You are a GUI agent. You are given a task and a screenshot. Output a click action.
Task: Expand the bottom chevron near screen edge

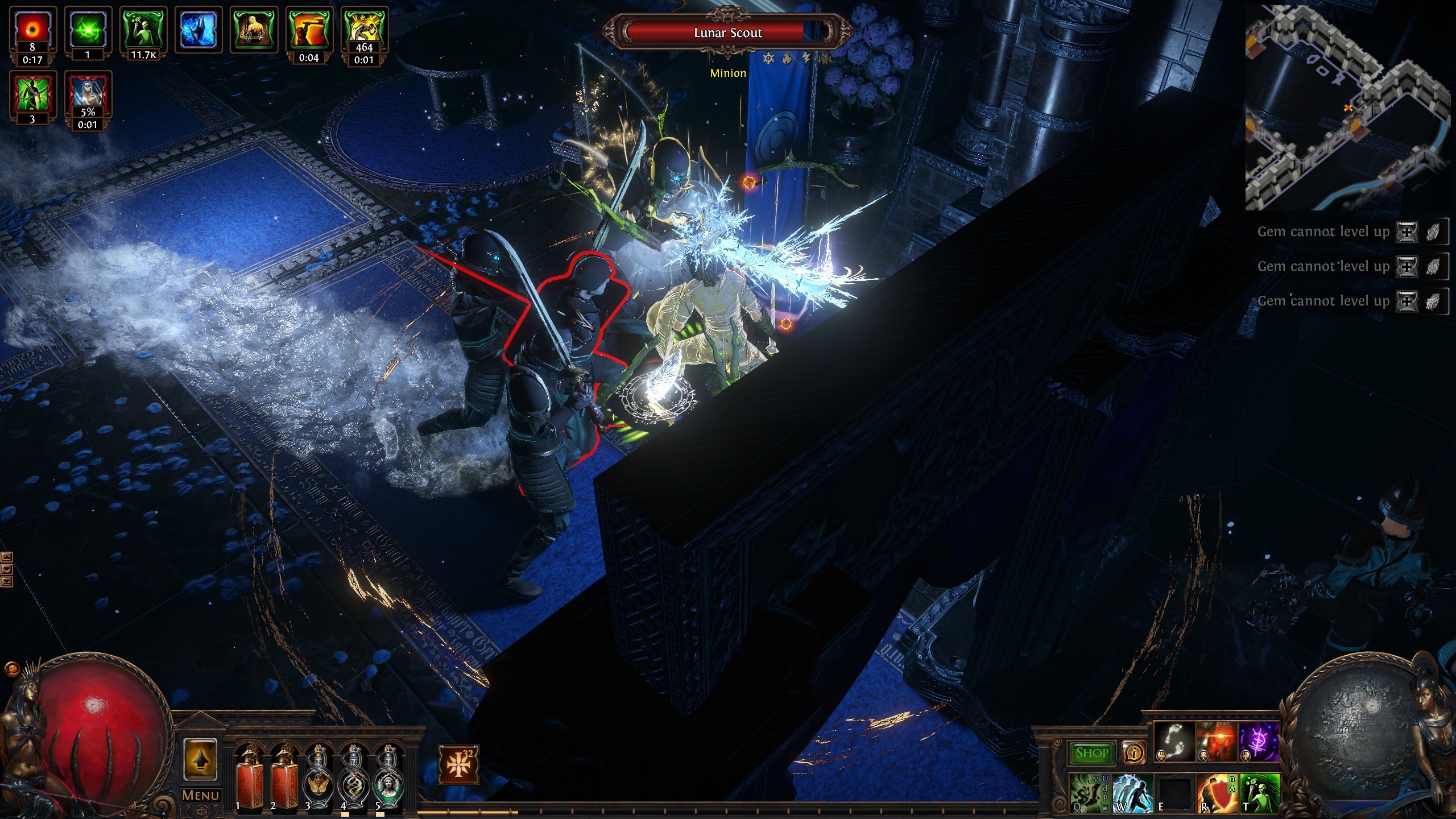click(x=7, y=582)
